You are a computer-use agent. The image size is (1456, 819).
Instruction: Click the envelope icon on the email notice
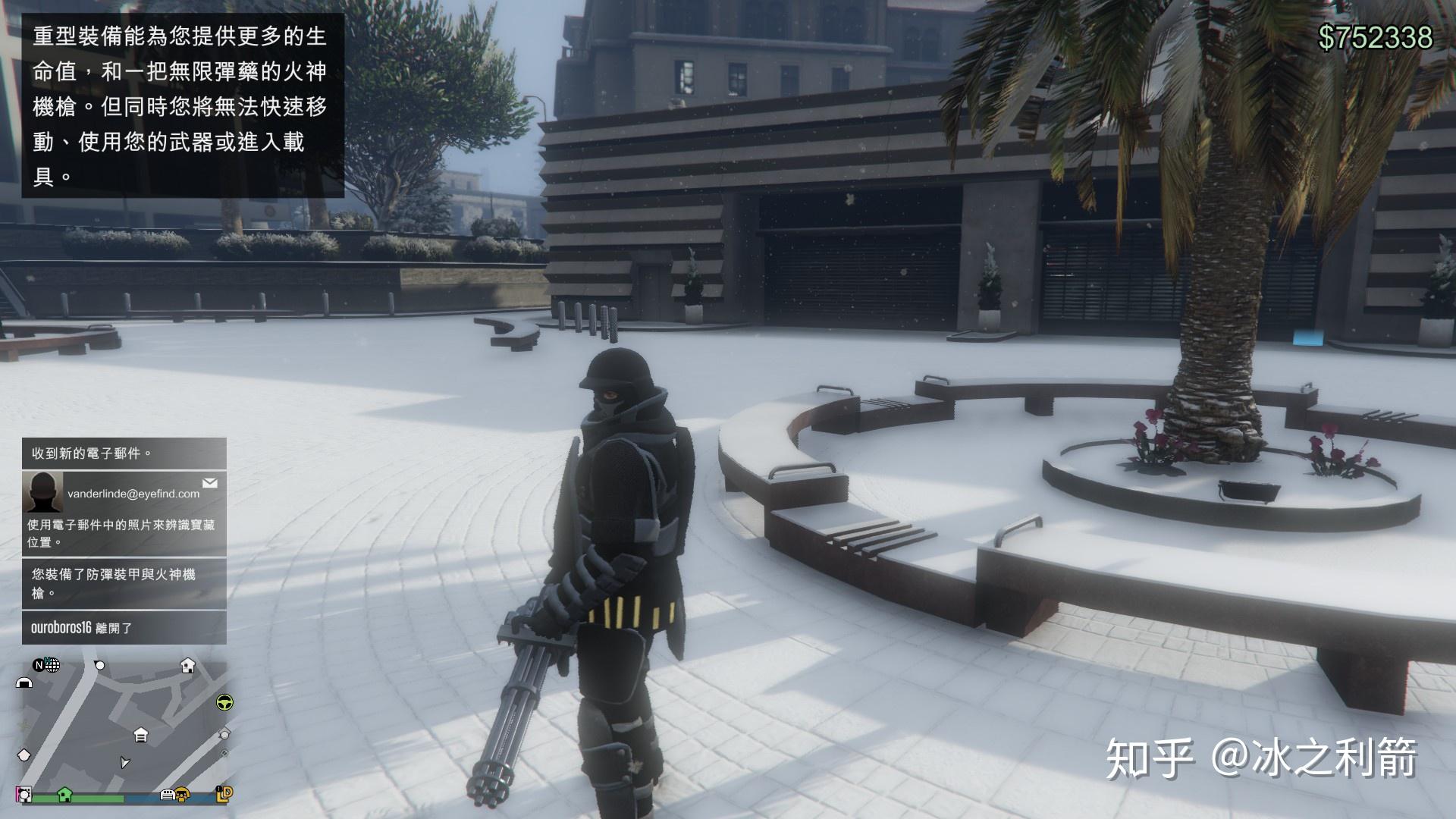point(210,483)
